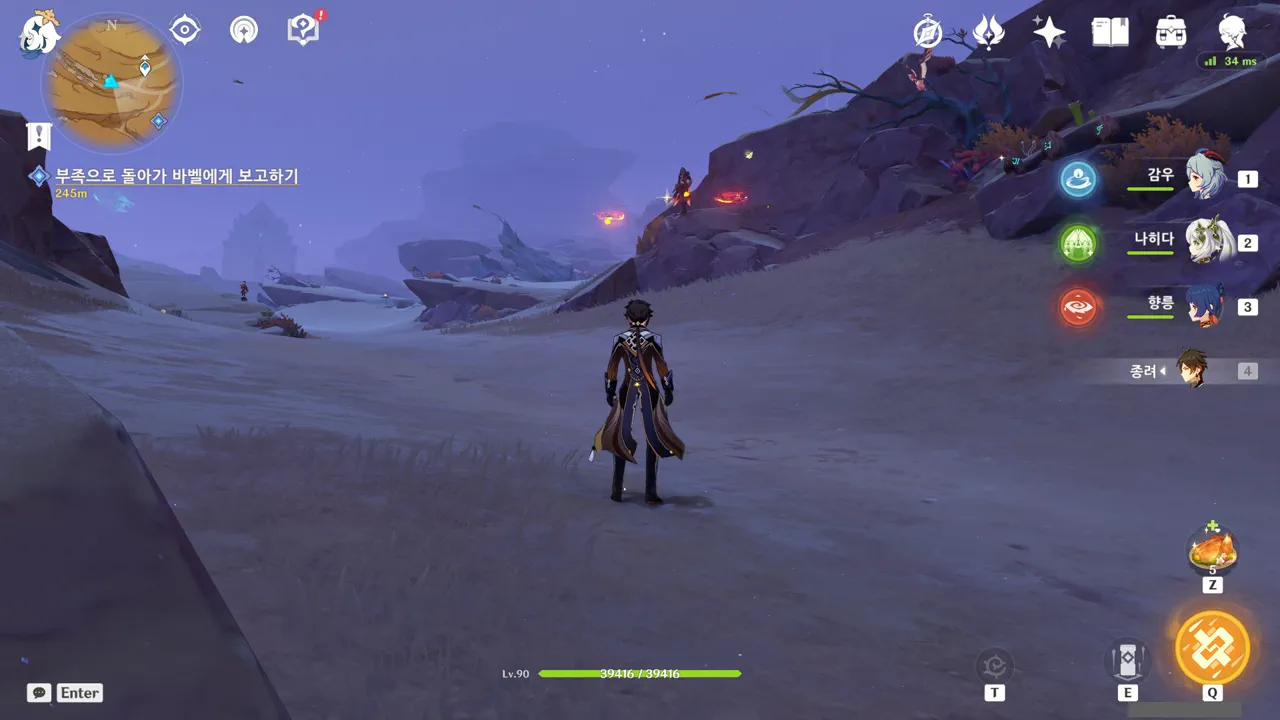Viewport: 1280px width, 720px height.
Task: Open the wish star icon
Action: point(1049,32)
